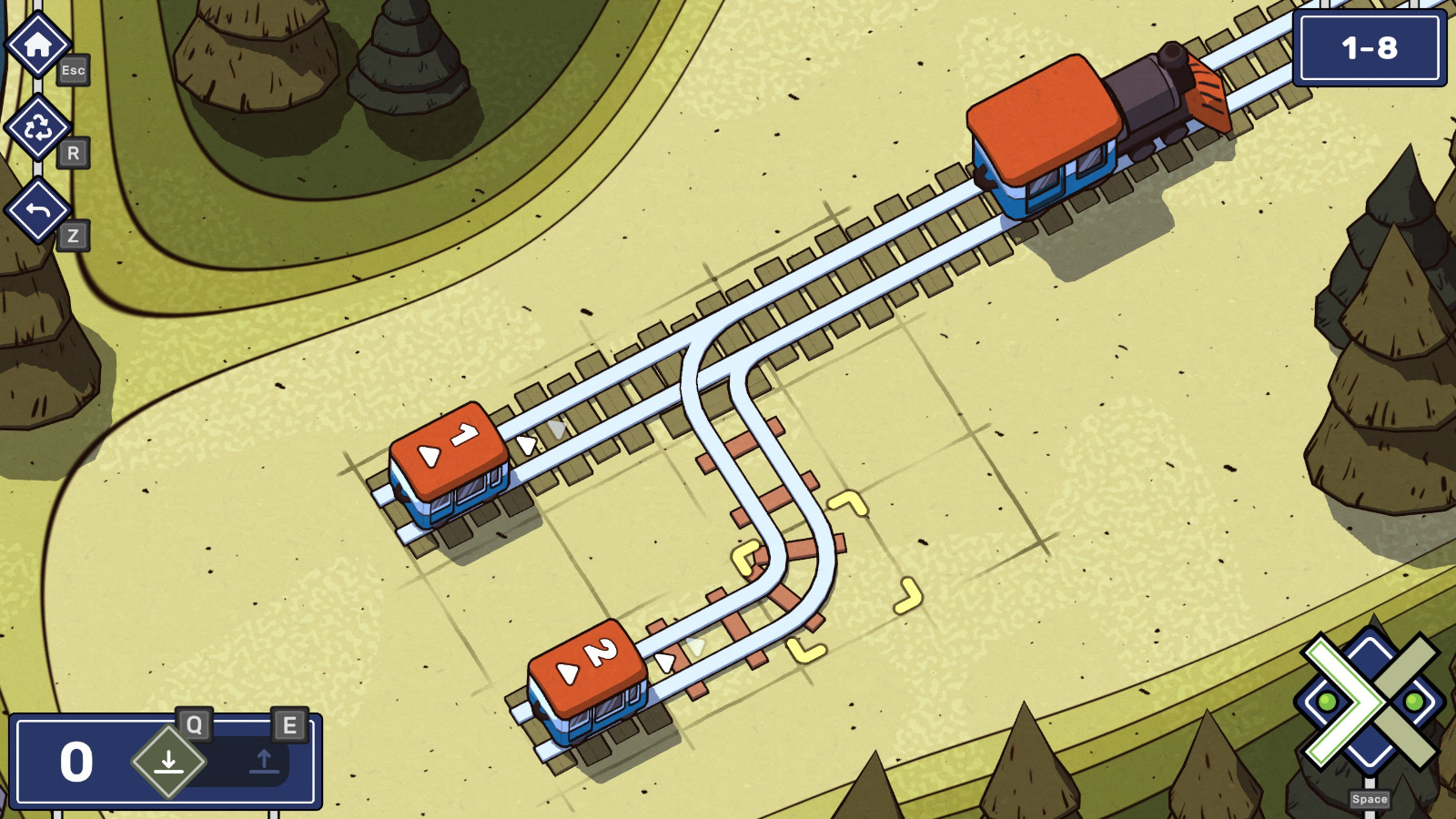This screenshot has width=1456, height=819.
Task: Open the Home menu via the Esc icon
Action: [37, 41]
